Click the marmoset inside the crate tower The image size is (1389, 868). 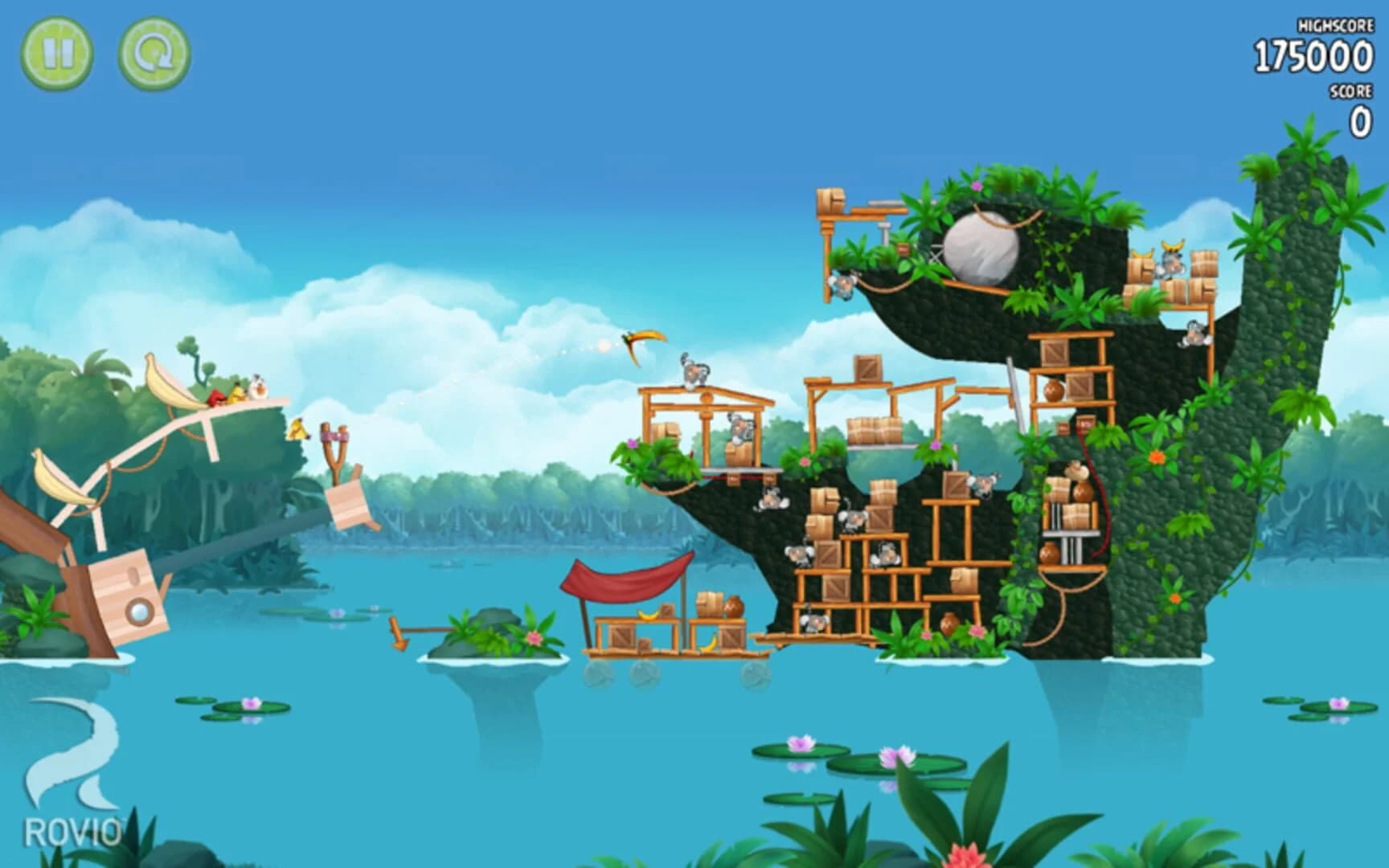[x=884, y=551]
